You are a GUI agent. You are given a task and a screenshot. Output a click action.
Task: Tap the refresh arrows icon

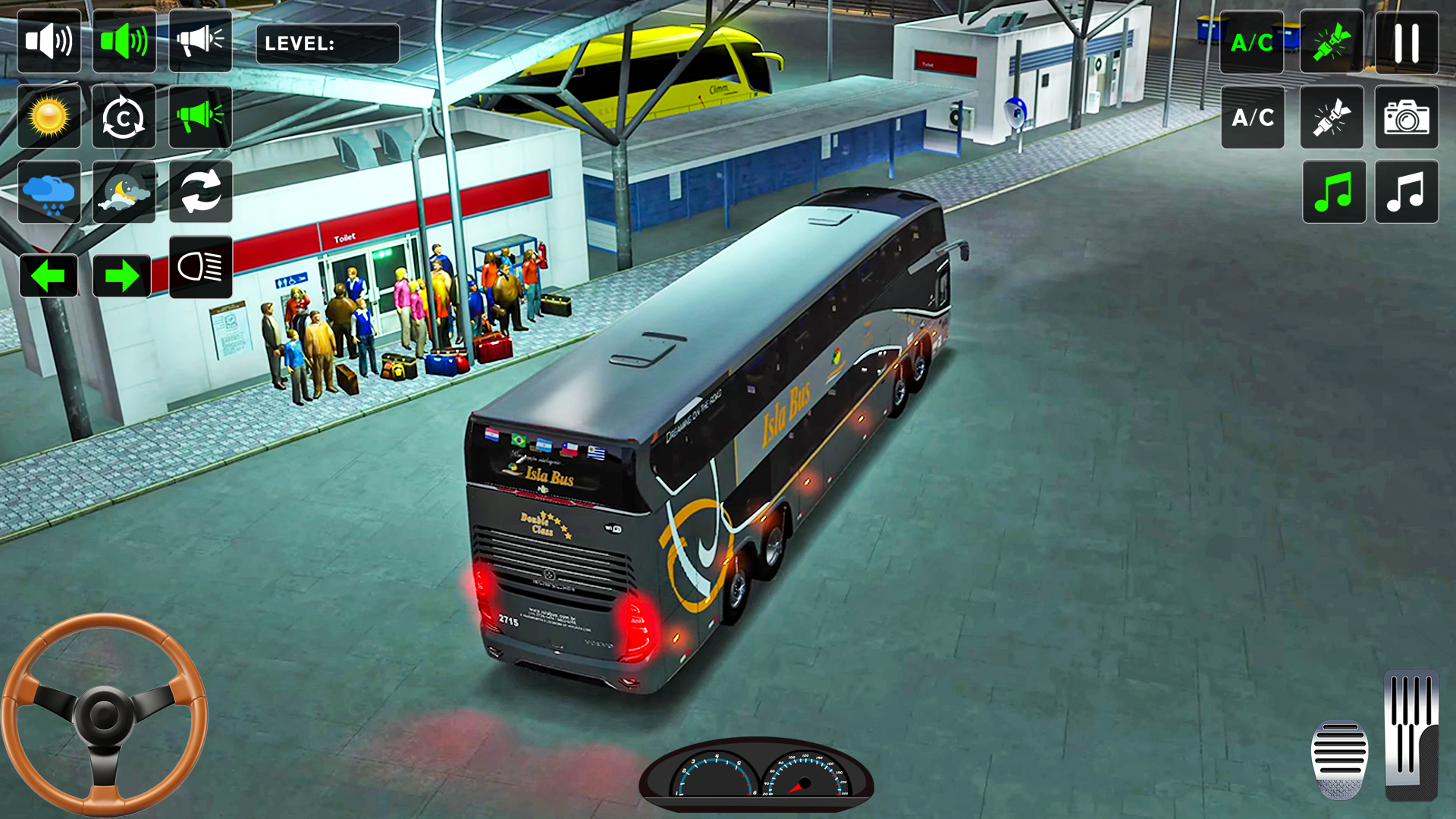[x=200, y=192]
